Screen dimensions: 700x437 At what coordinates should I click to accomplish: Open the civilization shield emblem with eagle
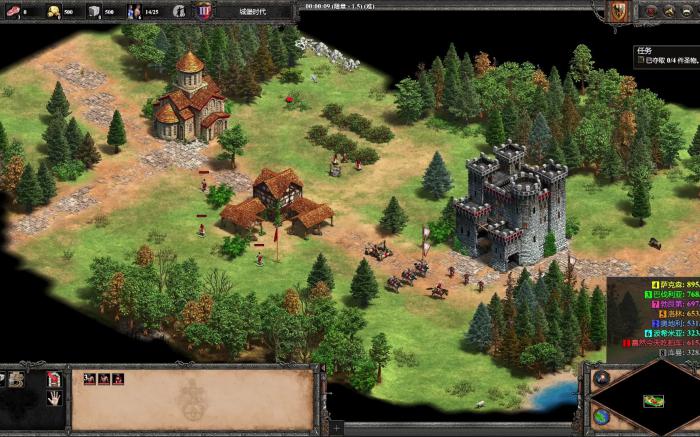click(x=617, y=11)
